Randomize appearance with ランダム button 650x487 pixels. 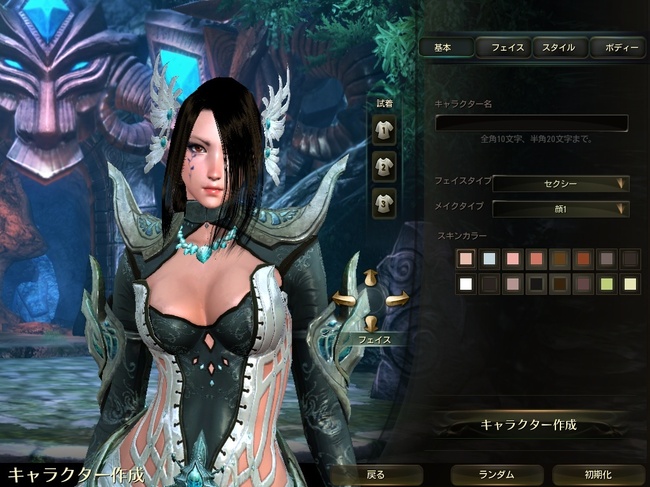[x=496, y=474]
